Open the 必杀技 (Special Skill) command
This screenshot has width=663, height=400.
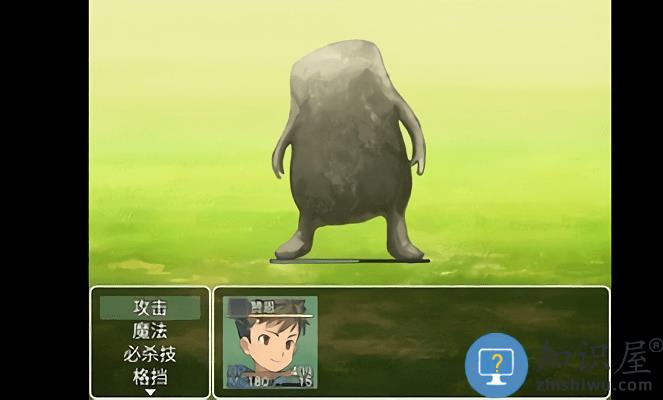(150, 354)
